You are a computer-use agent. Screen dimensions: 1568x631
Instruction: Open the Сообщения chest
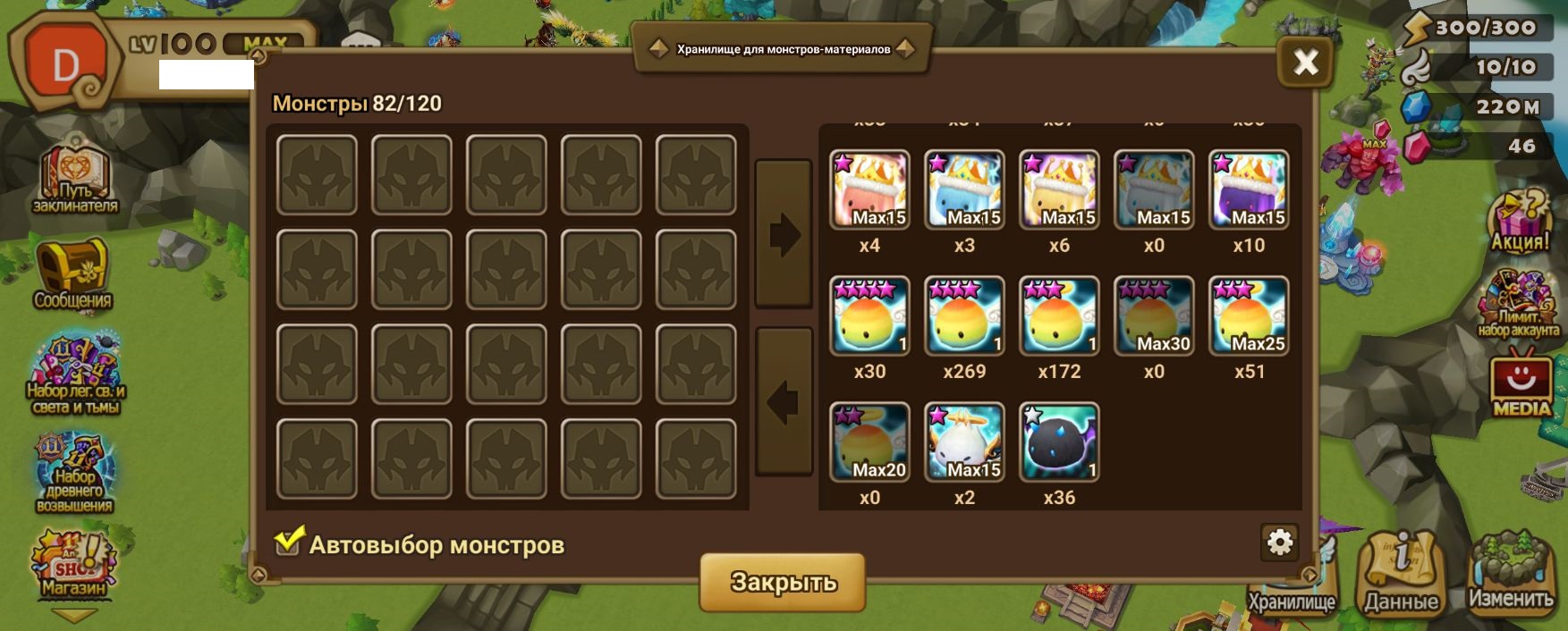[x=72, y=273]
